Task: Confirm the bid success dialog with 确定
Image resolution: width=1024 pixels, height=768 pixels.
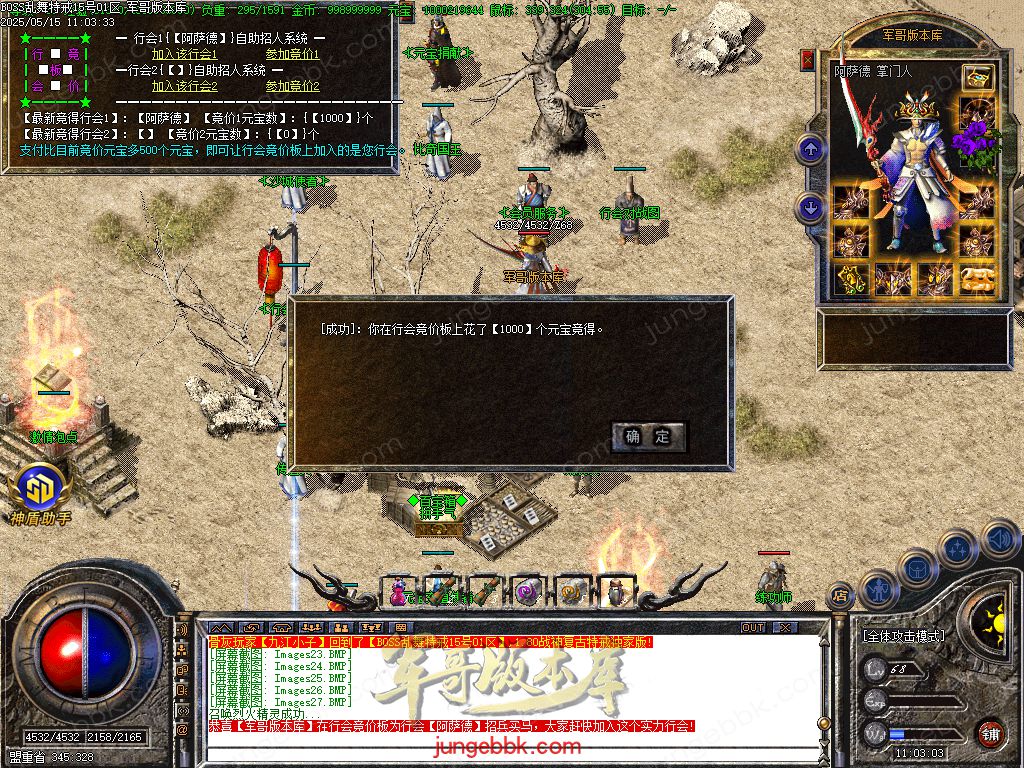Action: (x=649, y=437)
